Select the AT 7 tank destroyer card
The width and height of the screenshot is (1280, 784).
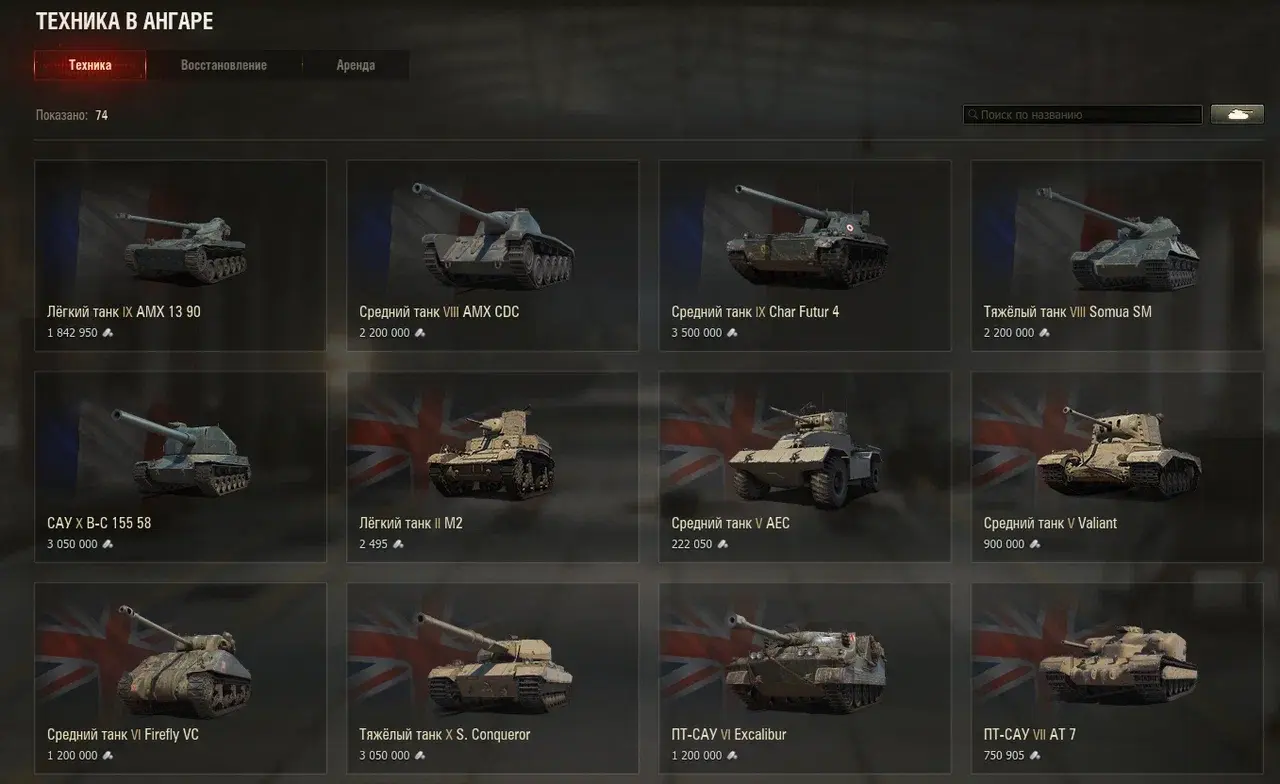1116,678
